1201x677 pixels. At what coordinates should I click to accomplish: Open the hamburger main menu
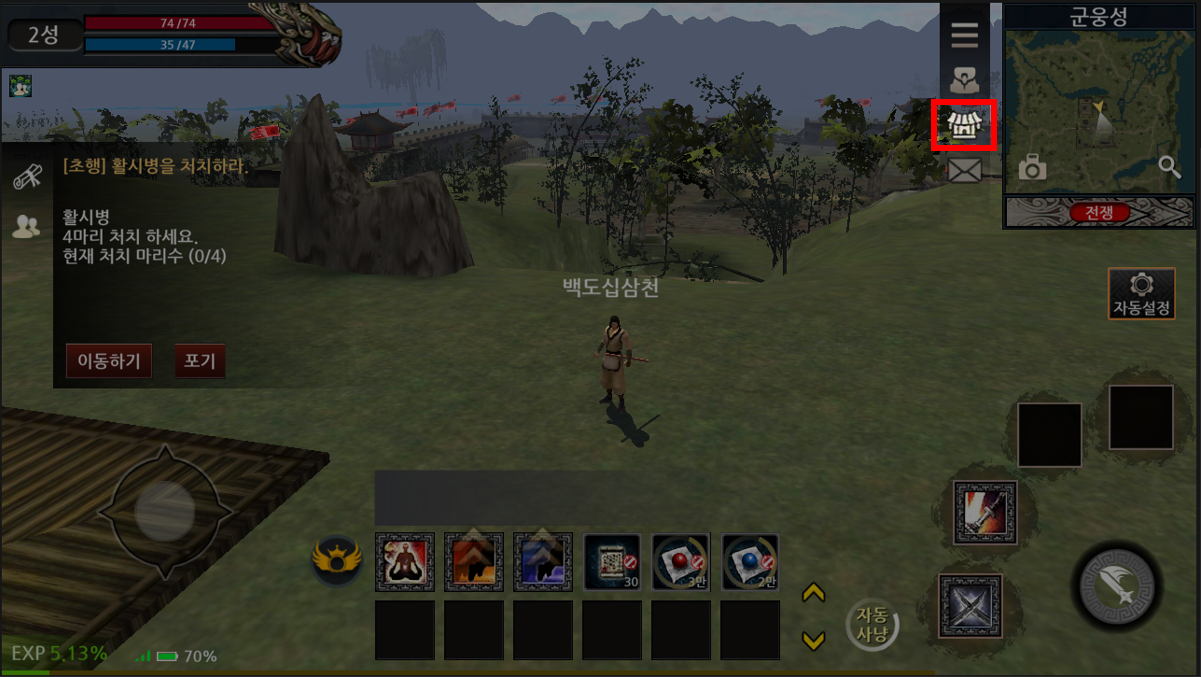tap(964, 36)
